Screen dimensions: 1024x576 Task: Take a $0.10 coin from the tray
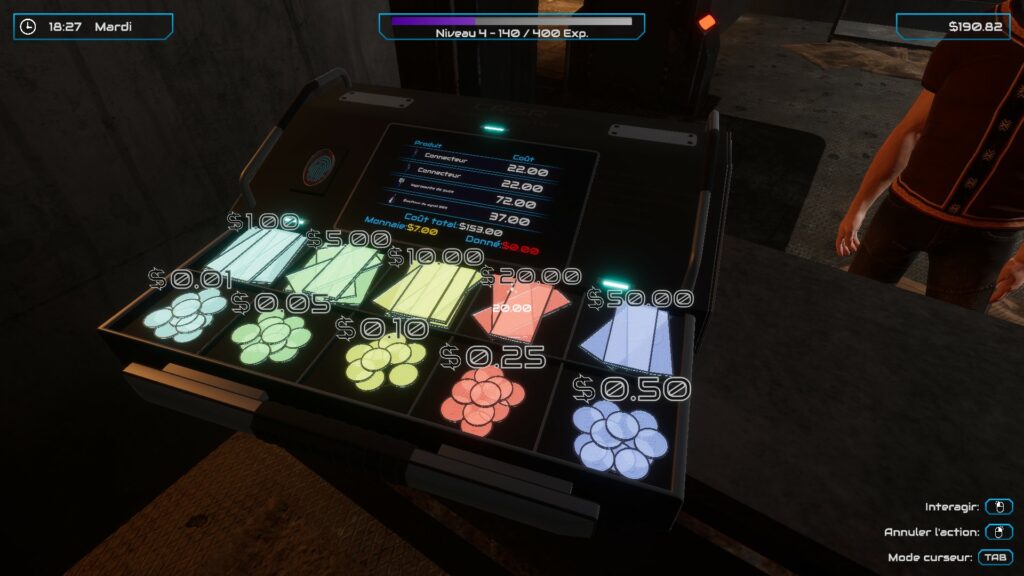382,361
